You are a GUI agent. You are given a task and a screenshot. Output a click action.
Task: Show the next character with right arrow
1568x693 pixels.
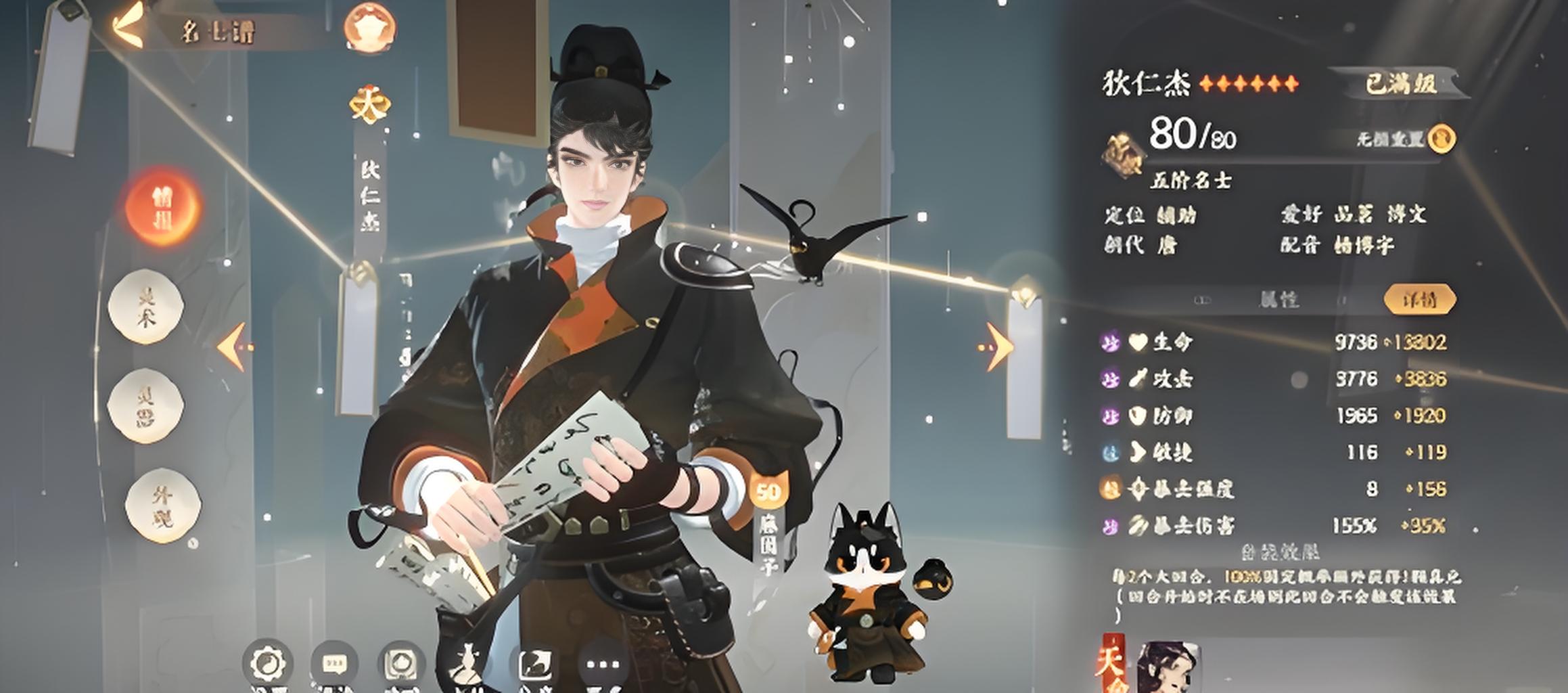(x=996, y=346)
